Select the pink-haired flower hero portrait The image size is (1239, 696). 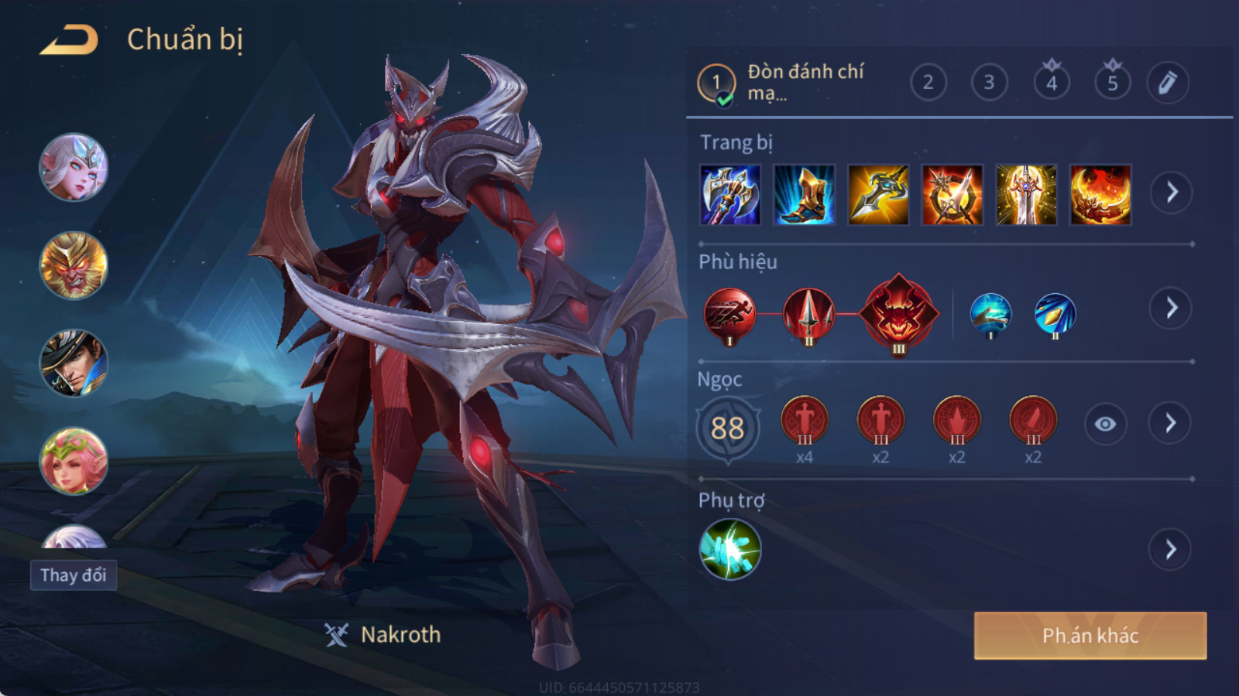point(73,461)
